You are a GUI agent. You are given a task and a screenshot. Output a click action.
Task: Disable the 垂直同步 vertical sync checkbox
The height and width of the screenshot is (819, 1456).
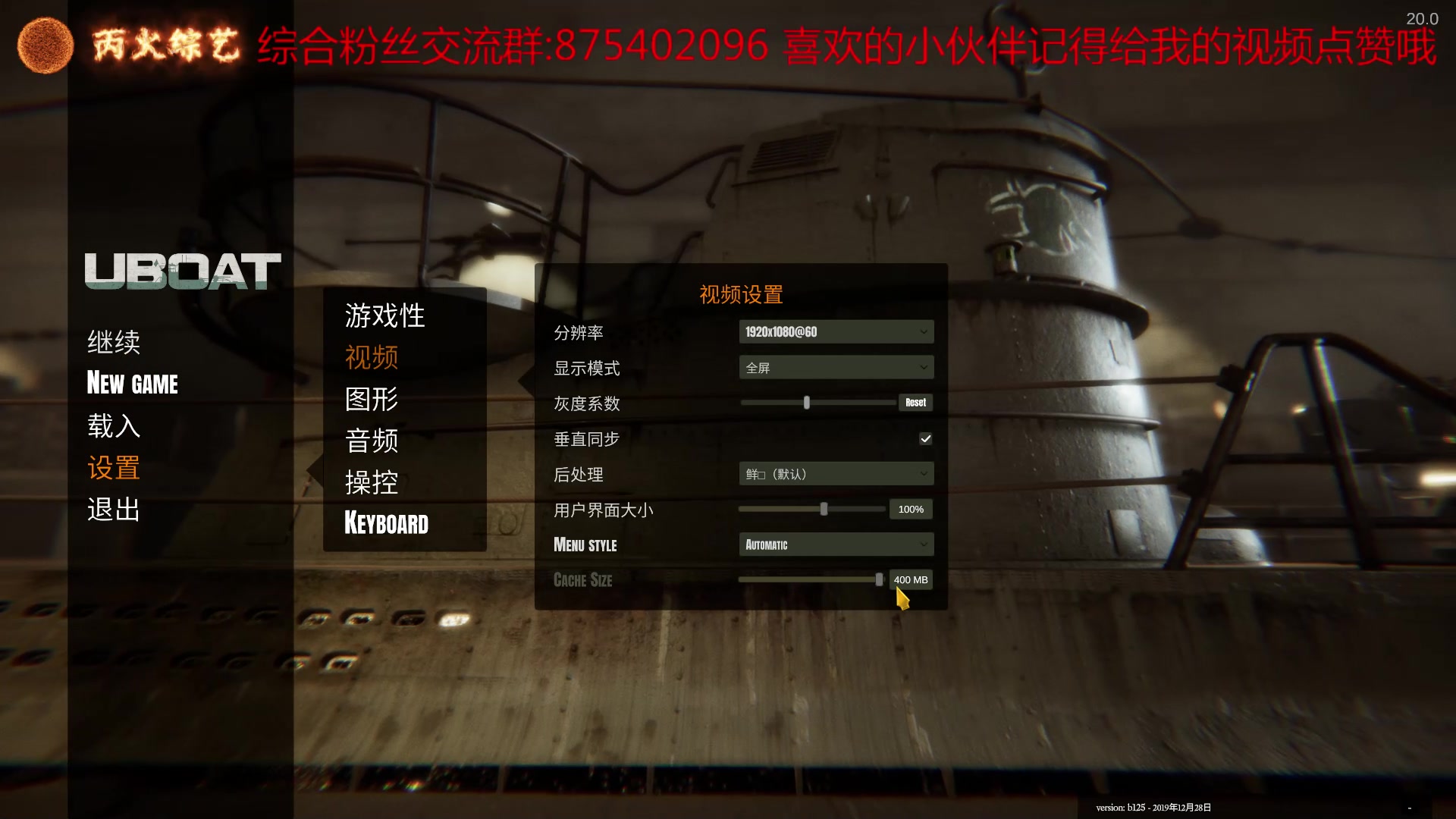pyautogui.click(x=925, y=438)
